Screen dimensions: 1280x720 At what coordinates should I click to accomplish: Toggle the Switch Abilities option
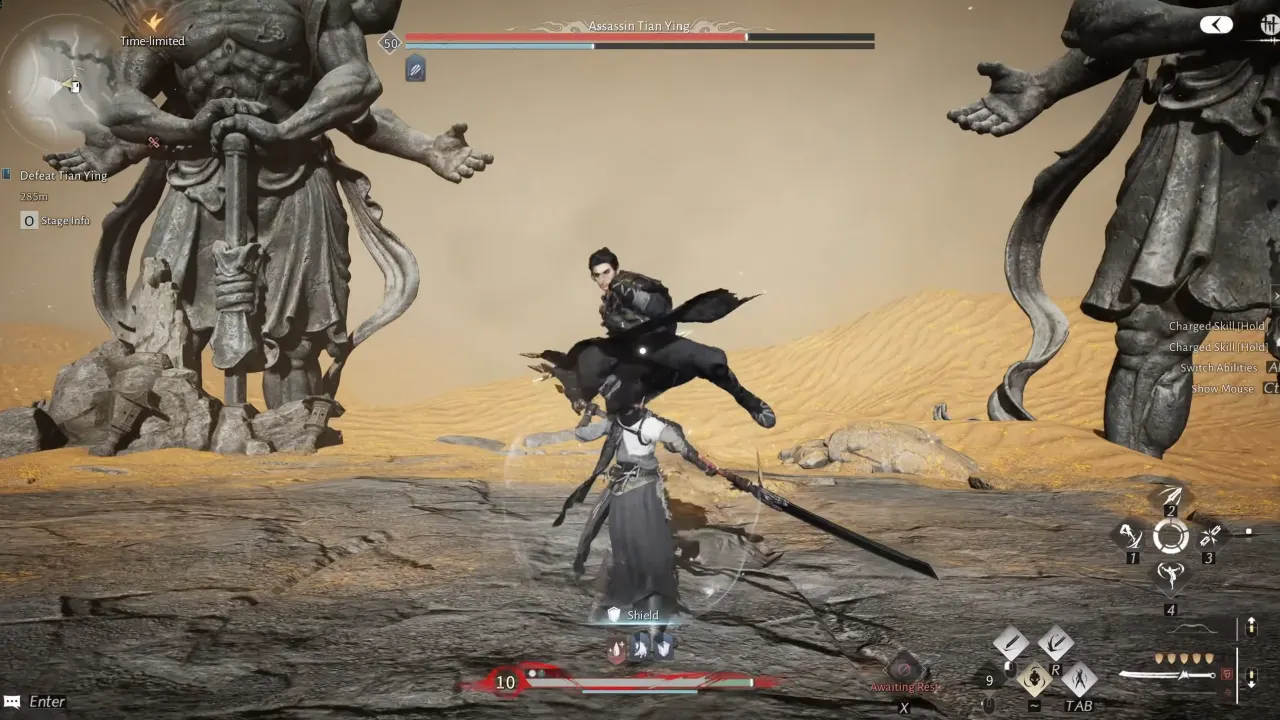(1220, 367)
